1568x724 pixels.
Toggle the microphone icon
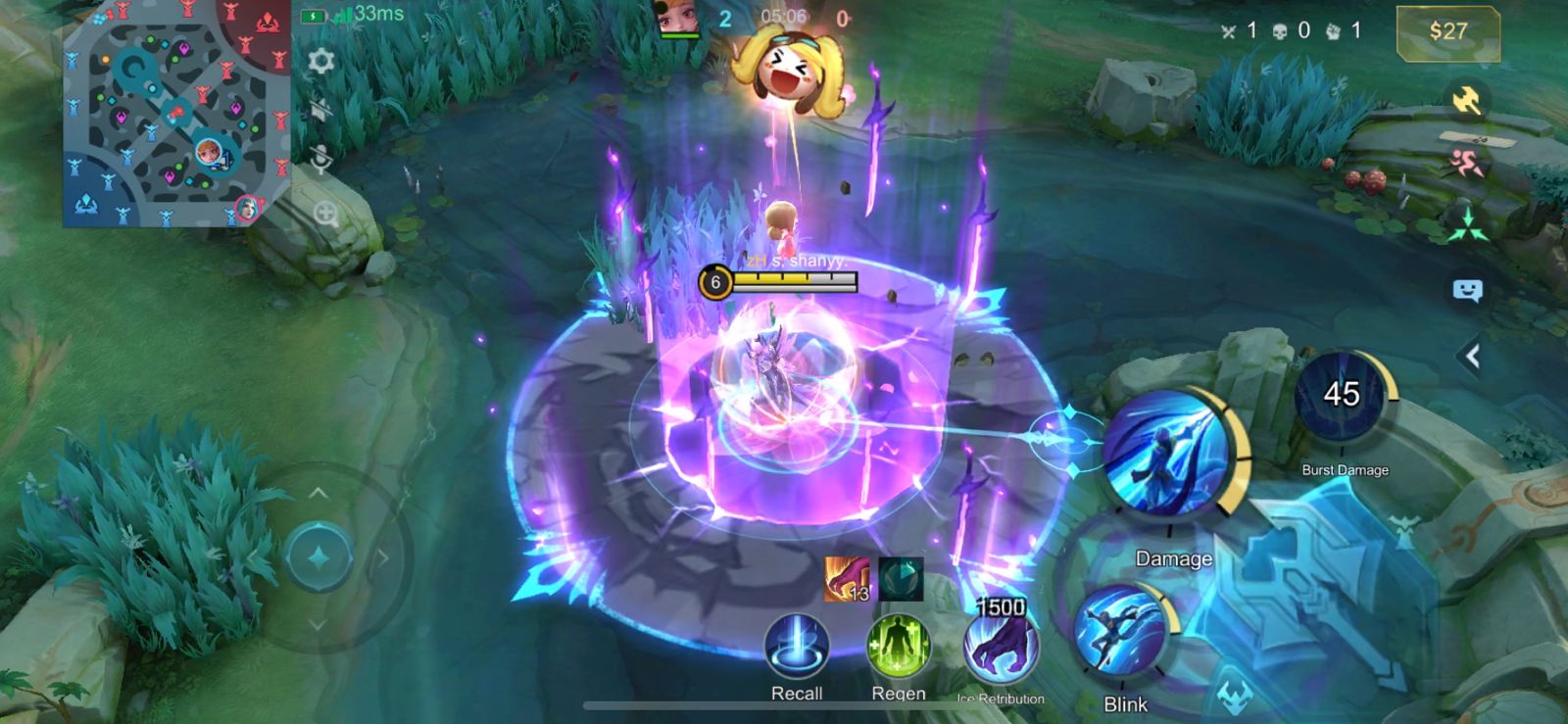[x=320, y=160]
